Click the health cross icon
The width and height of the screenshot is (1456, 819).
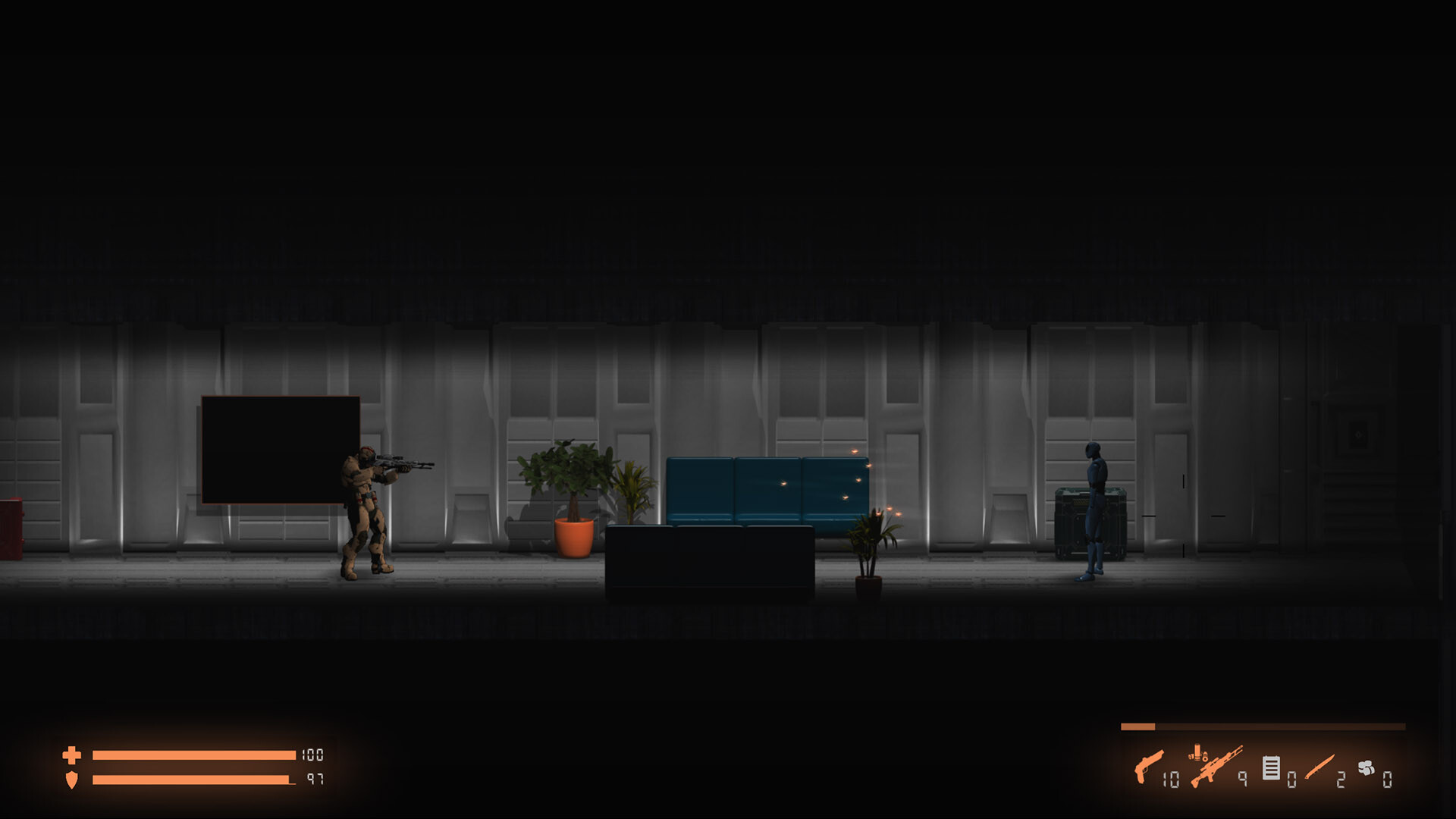tap(73, 755)
